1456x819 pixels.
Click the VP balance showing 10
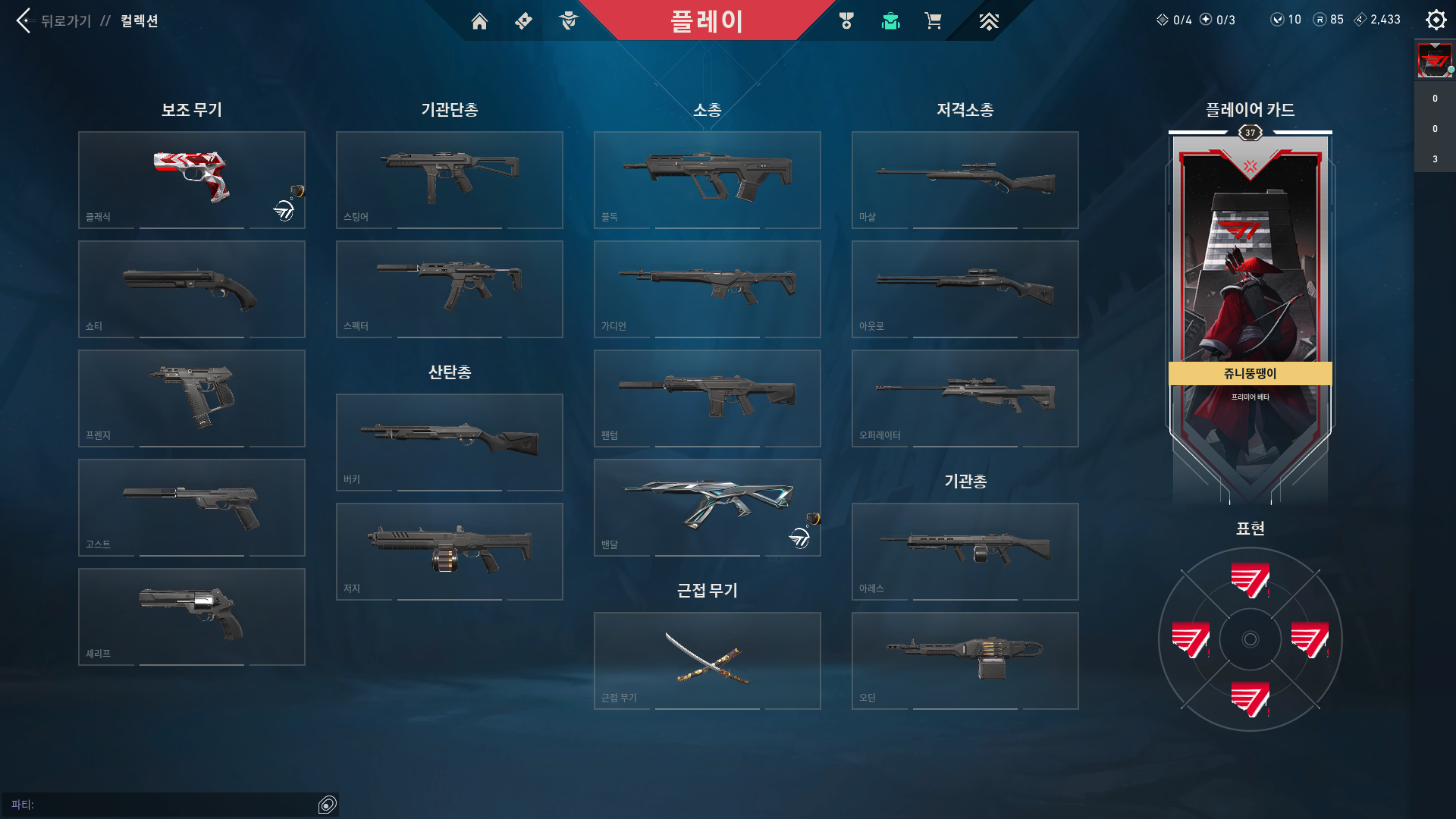click(1287, 19)
